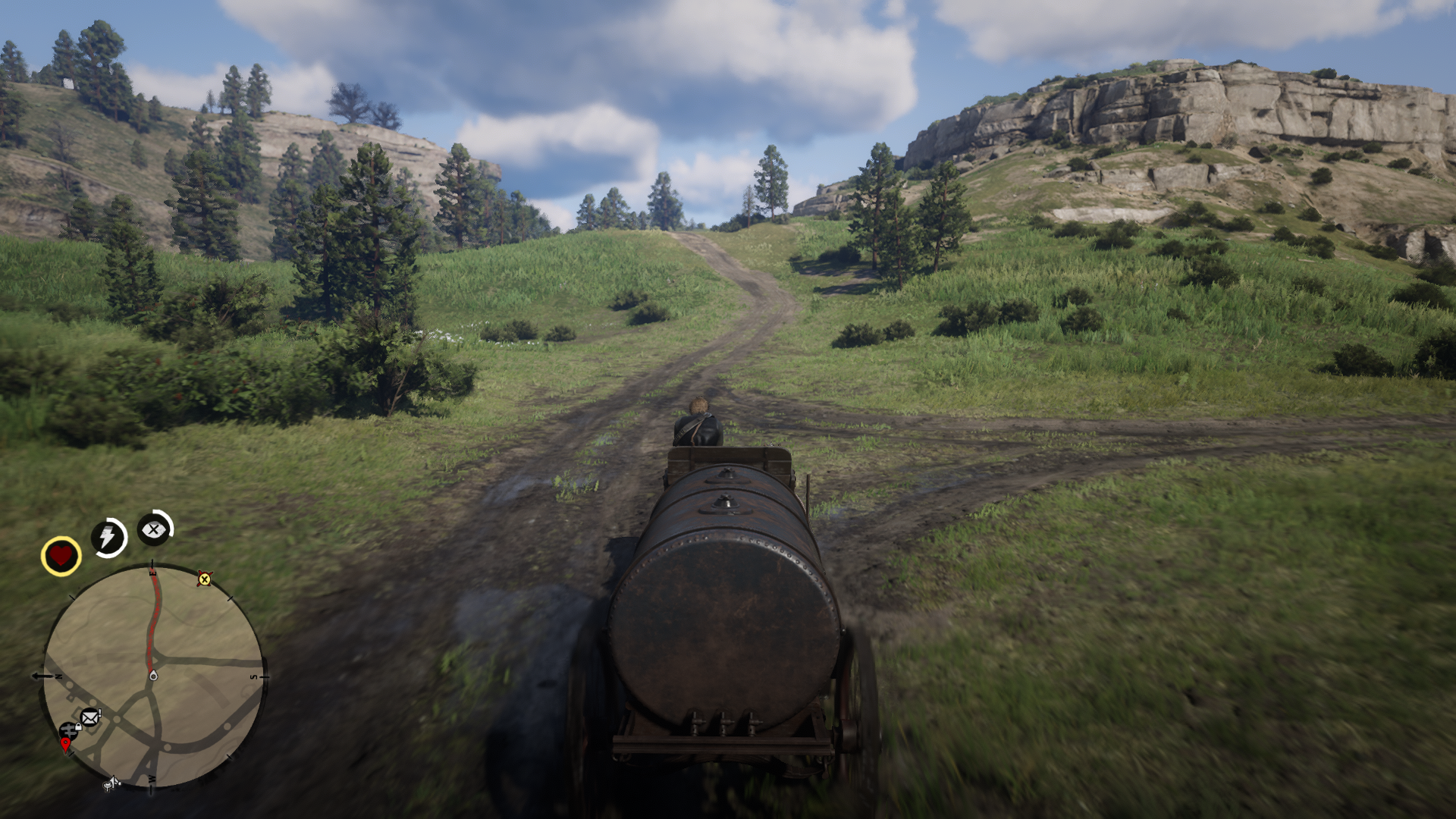Select the locked fence icon on the minimap
The image size is (1456, 819).
70,730
